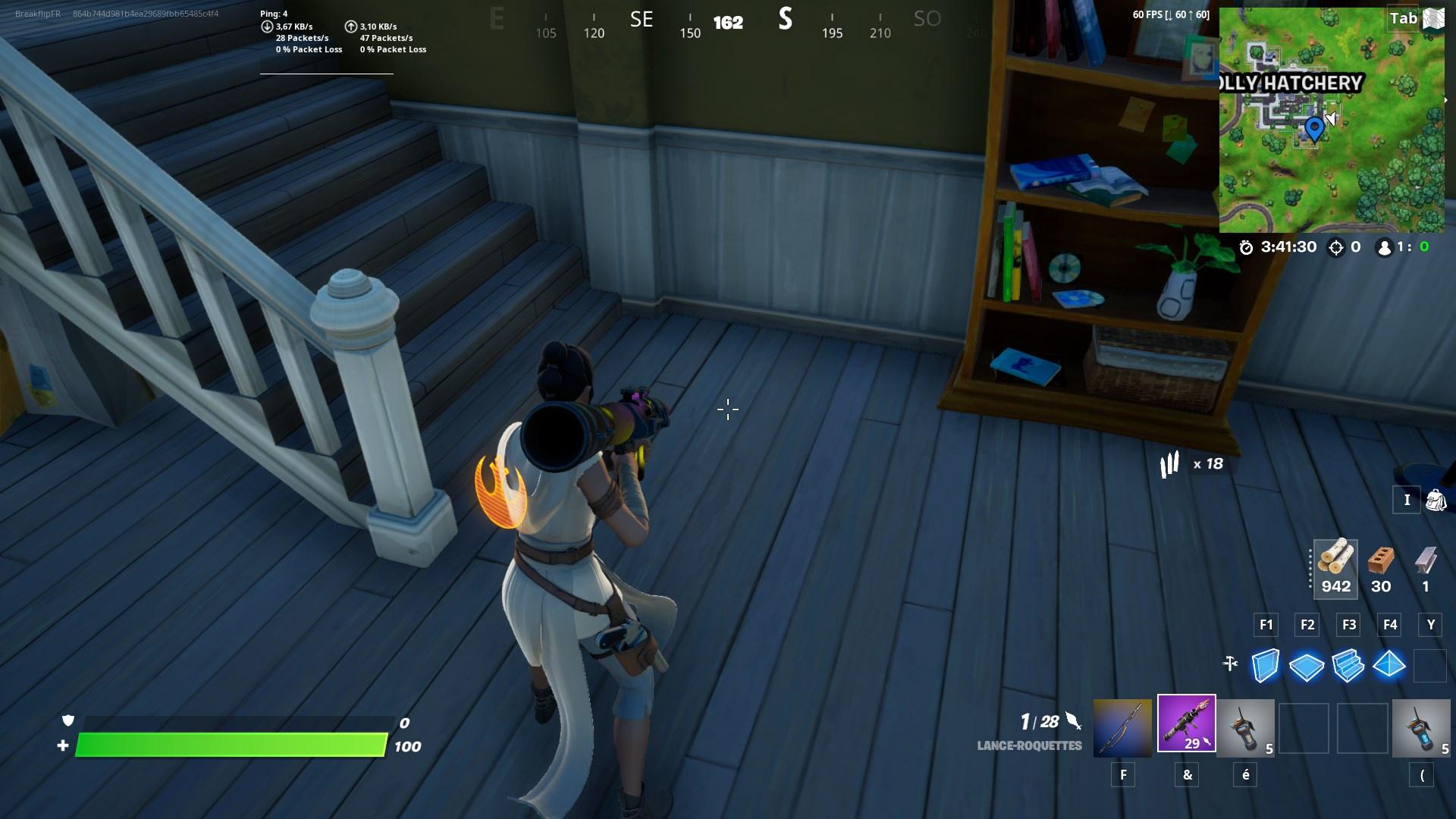Viewport: 1456px width, 819px height.
Task: Select the pyramid roof build piece icon
Action: (x=1390, y=665)
